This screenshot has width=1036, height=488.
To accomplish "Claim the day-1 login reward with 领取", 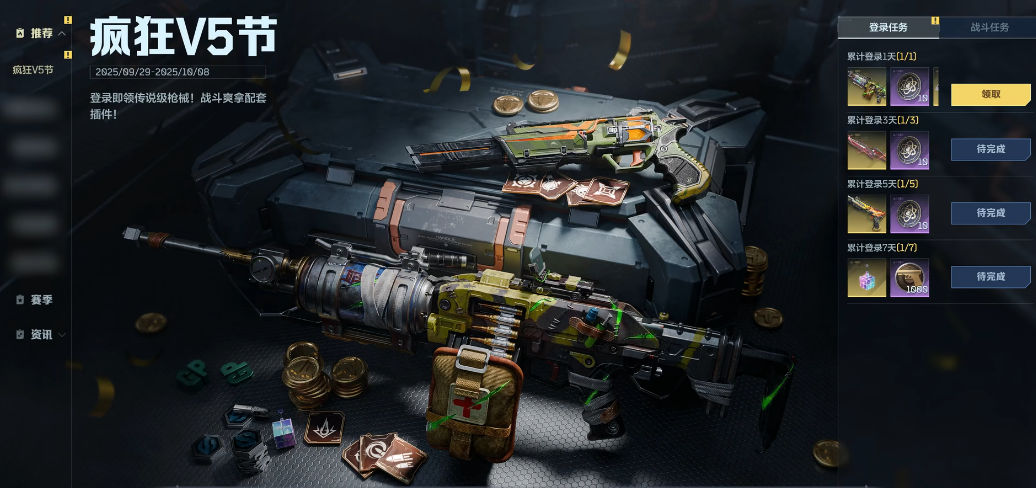I will click(x=990, y=94).
